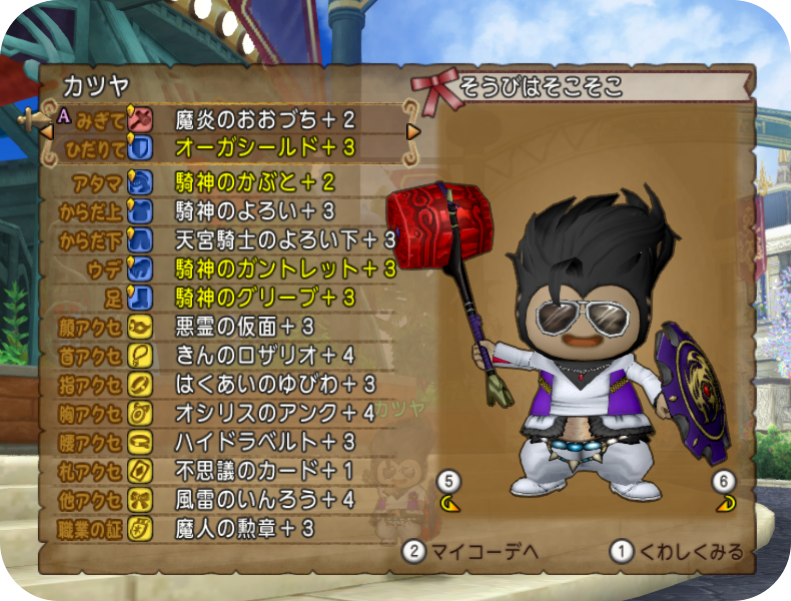
Task: Select the オシリスのアンク+4 chest accessory
Action: tap(275, 413)
